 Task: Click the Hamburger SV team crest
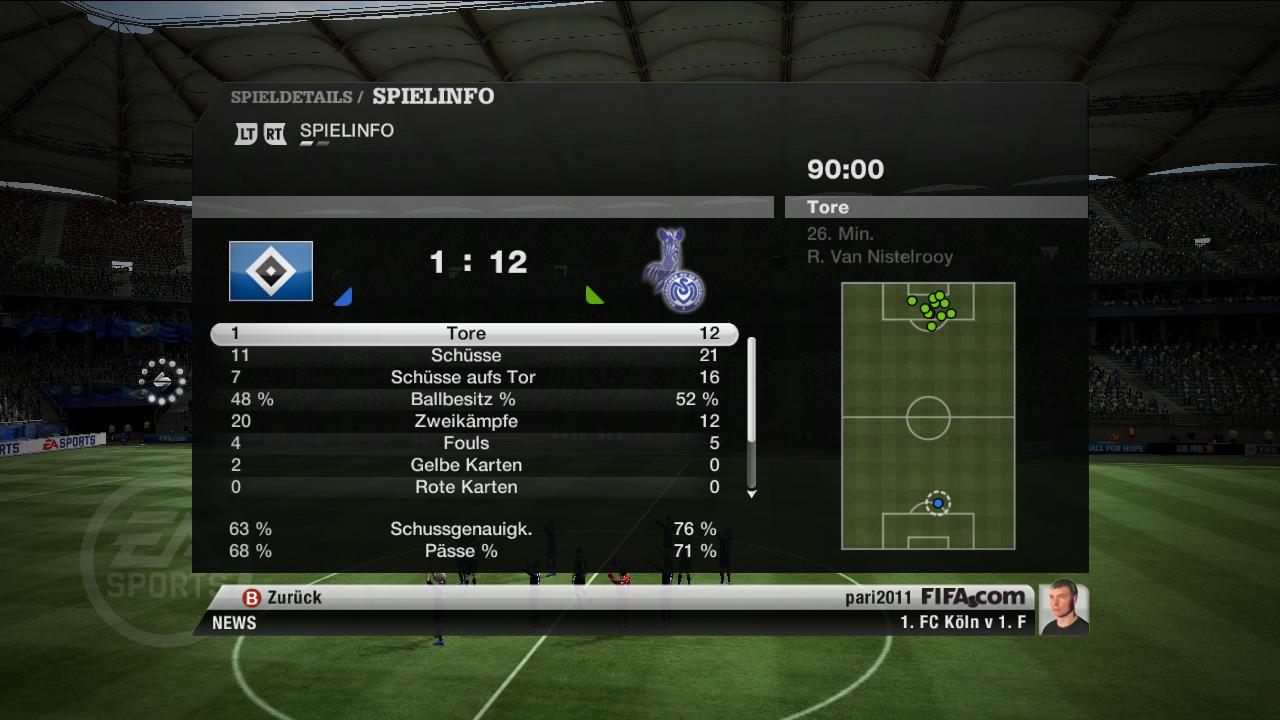[x=271, y=271]
